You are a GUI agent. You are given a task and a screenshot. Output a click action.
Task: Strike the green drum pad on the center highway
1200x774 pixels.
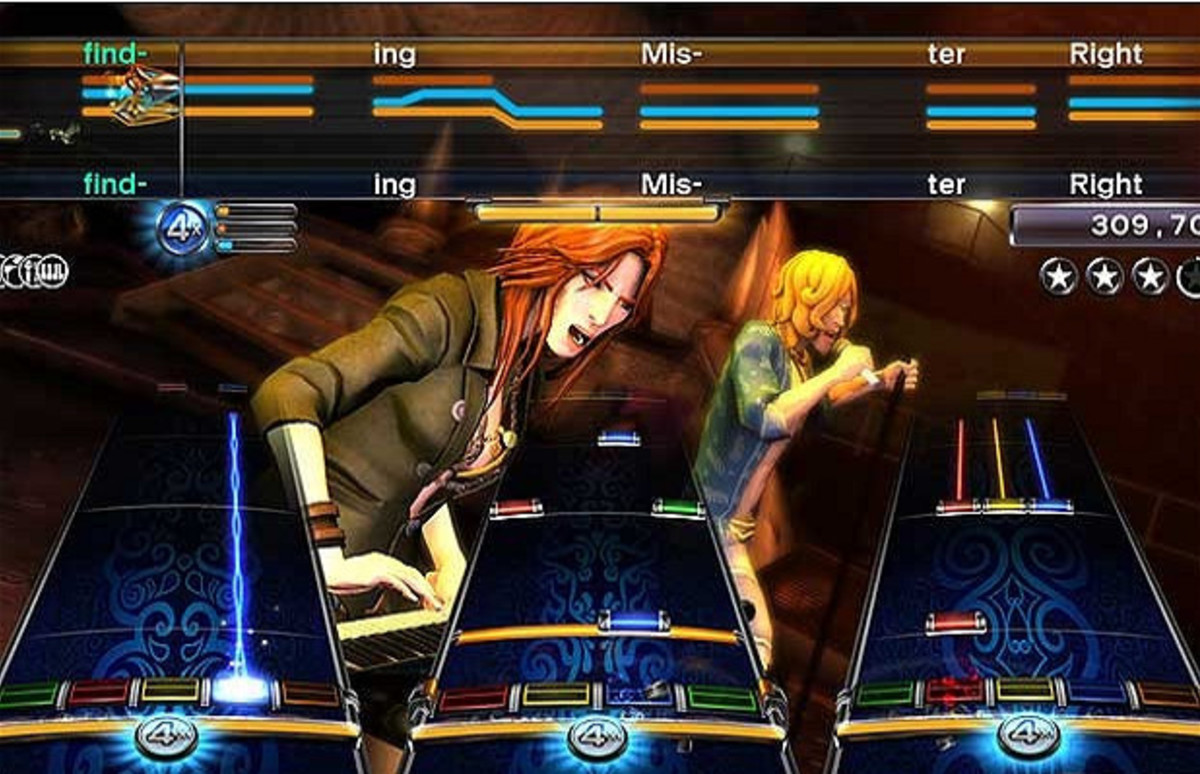coord(720,698)
